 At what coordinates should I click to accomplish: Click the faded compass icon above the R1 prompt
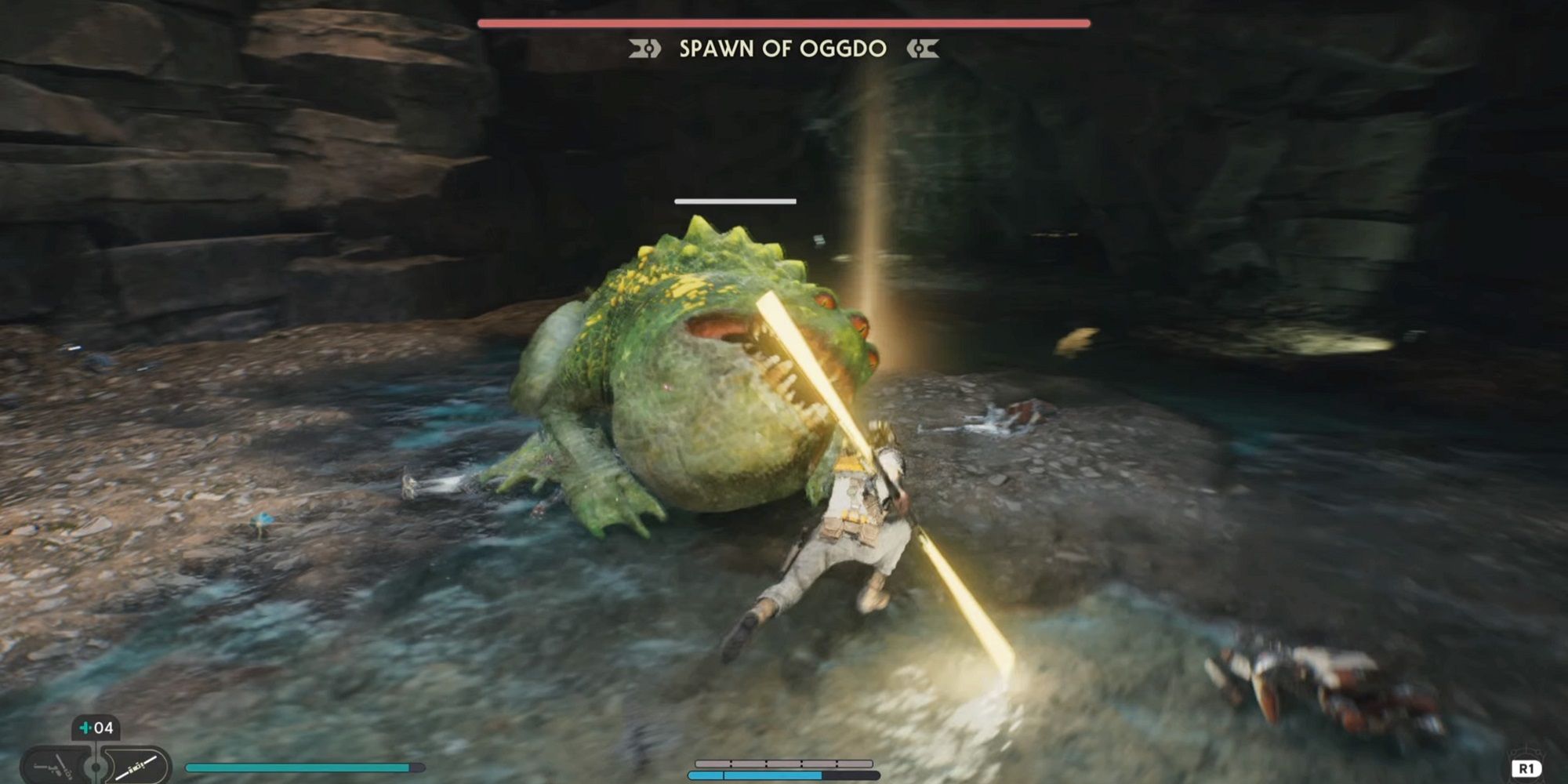1526,750
